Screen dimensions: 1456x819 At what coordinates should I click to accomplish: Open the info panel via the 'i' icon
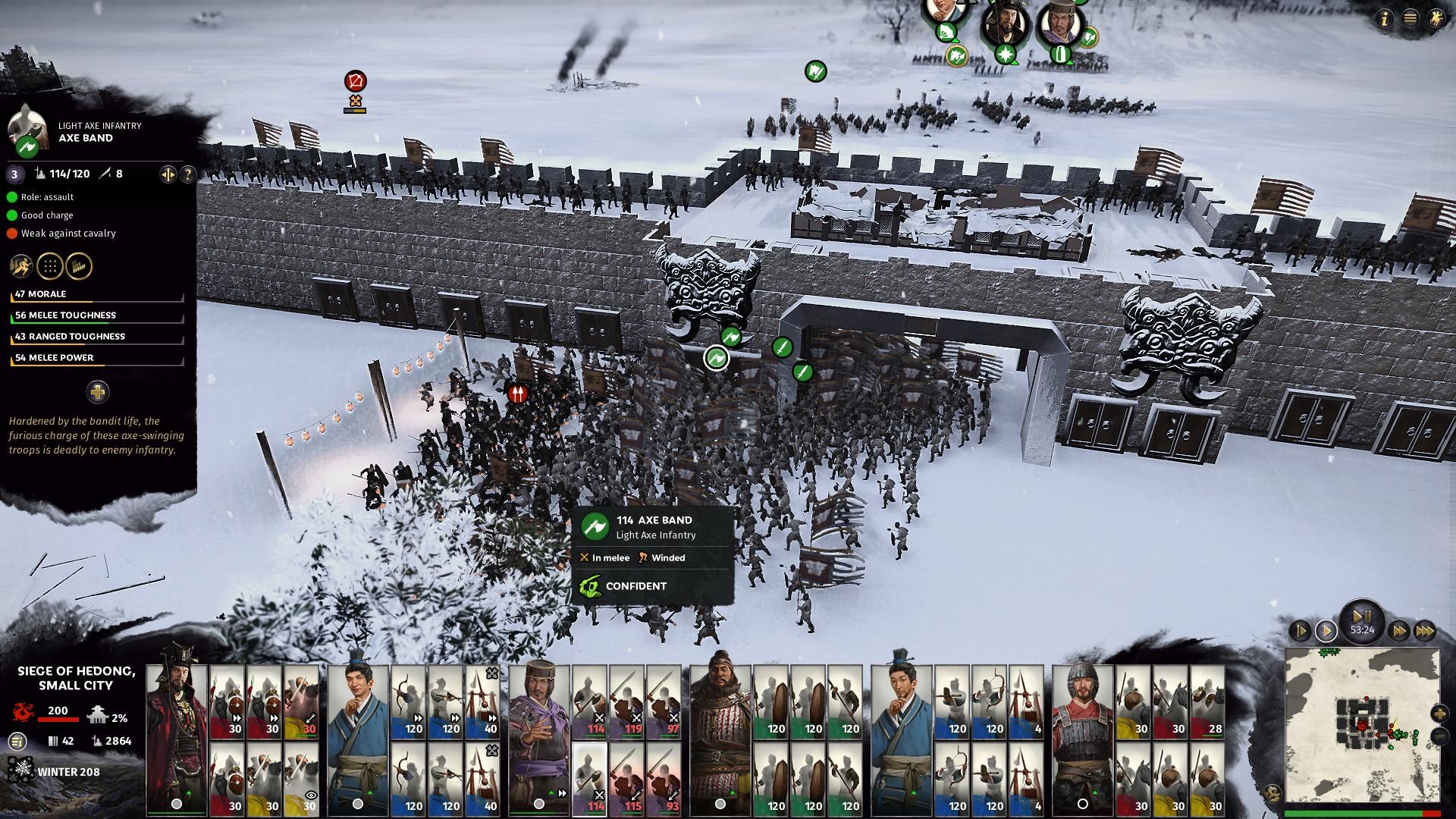tap(1385, 19)
